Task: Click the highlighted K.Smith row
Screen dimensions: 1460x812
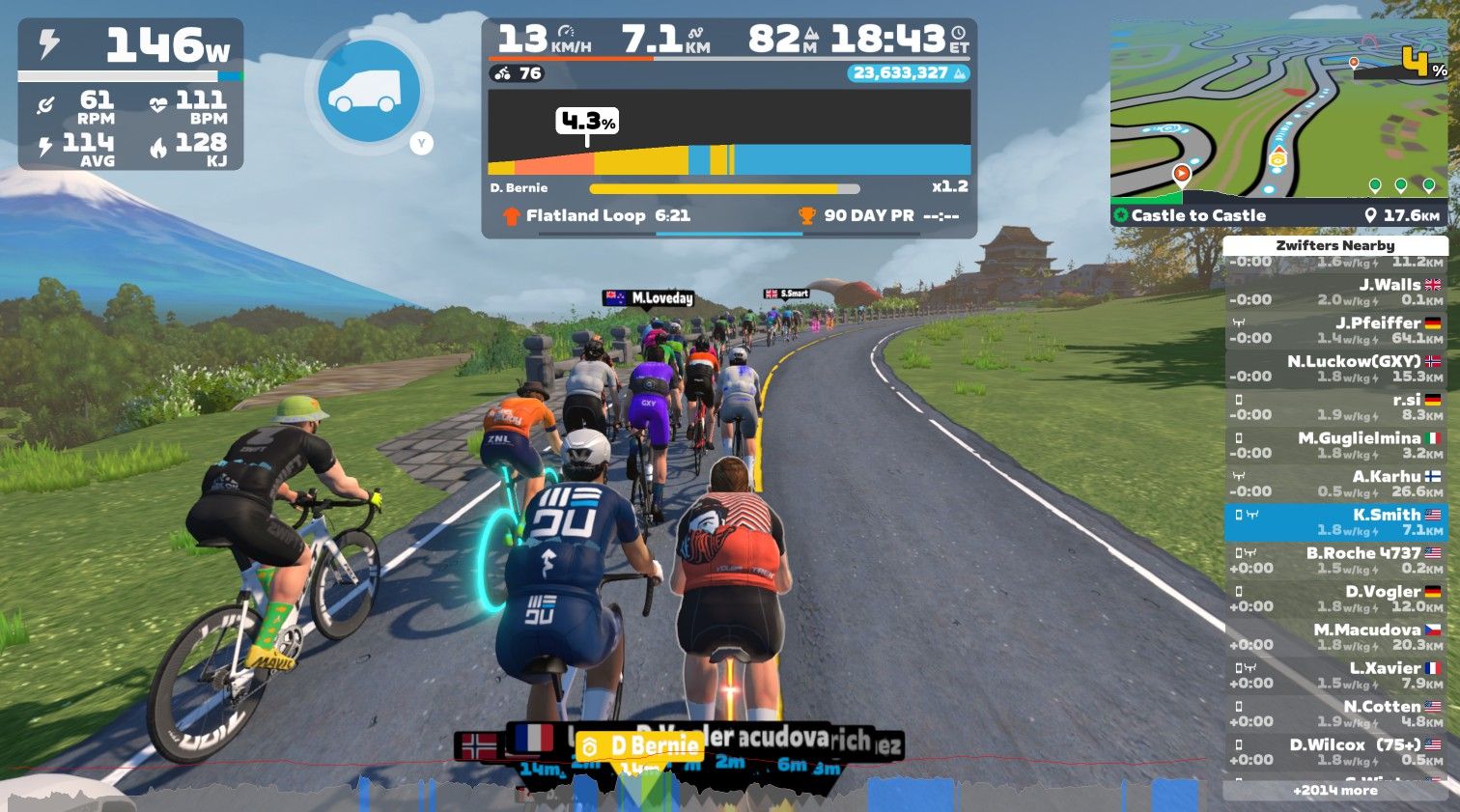Action: coord(1335,522)
